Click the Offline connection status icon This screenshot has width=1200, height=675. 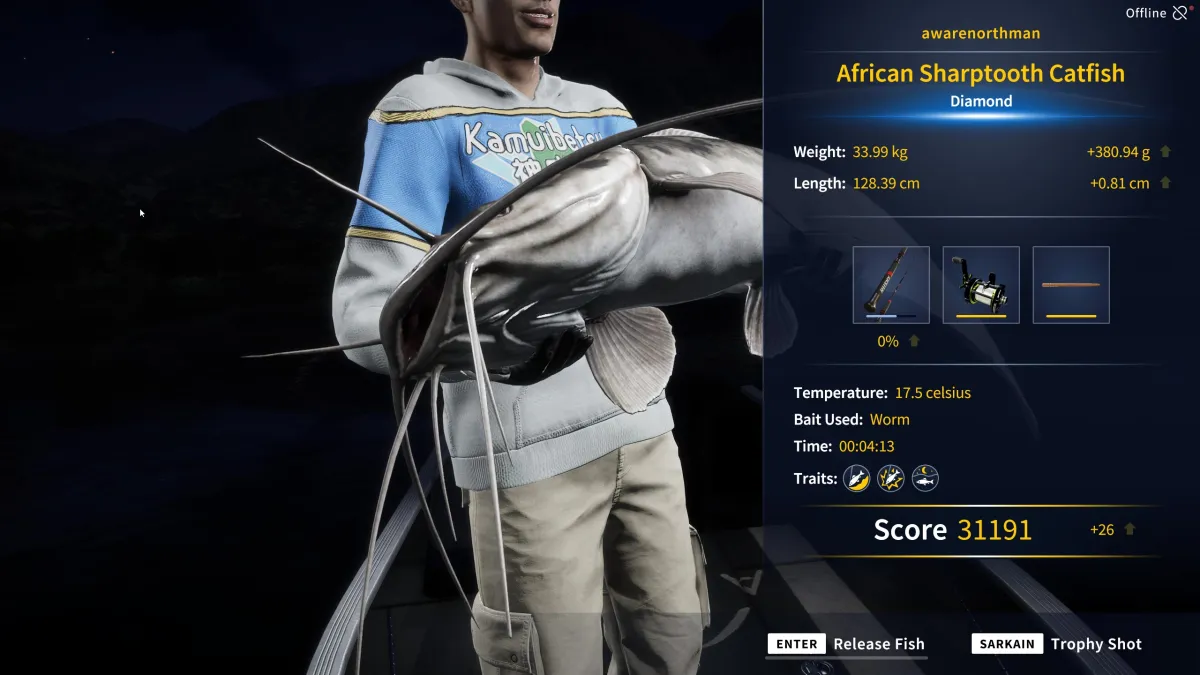pos(1181,13)
